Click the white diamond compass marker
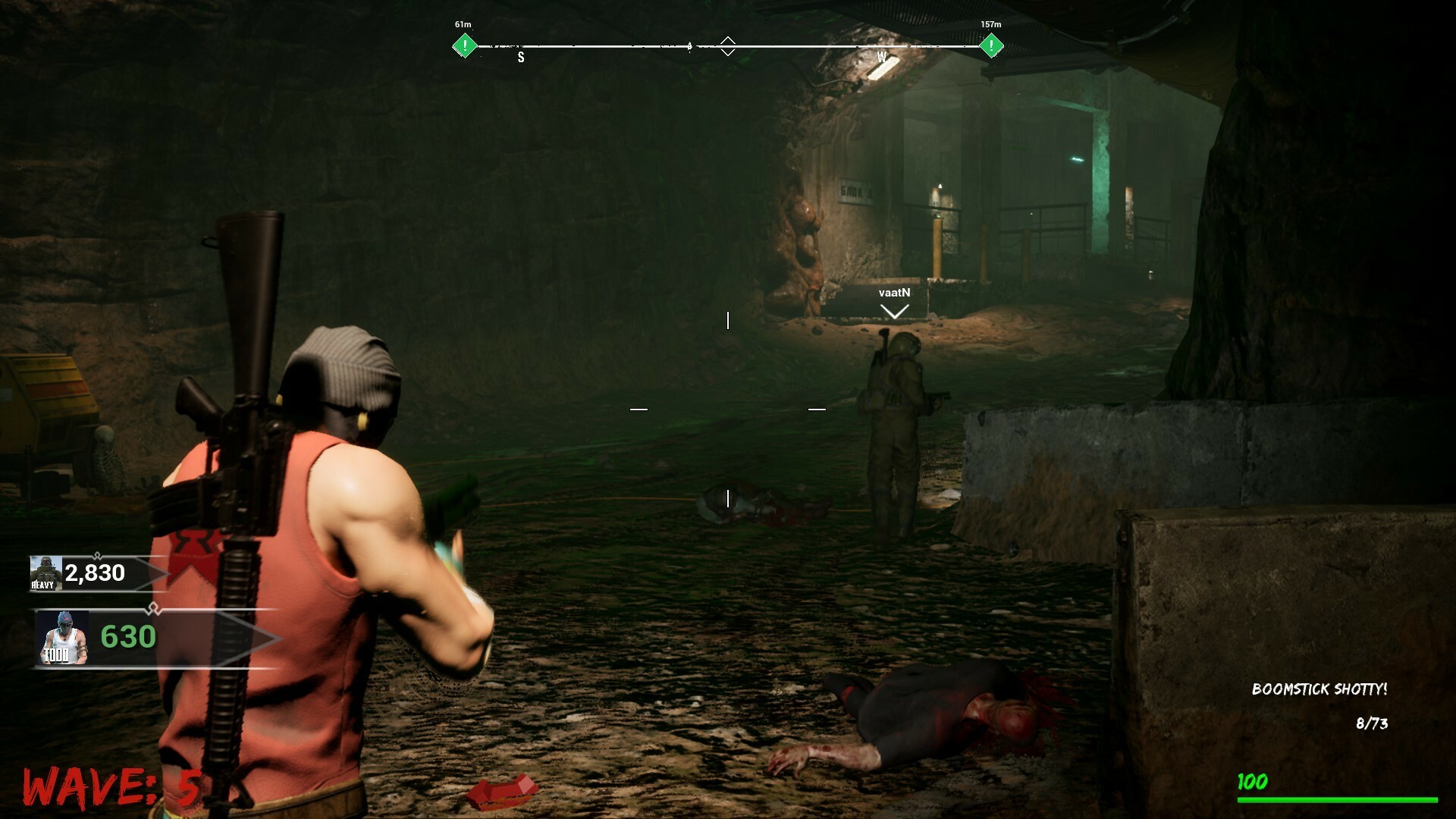 click(728, 45)
